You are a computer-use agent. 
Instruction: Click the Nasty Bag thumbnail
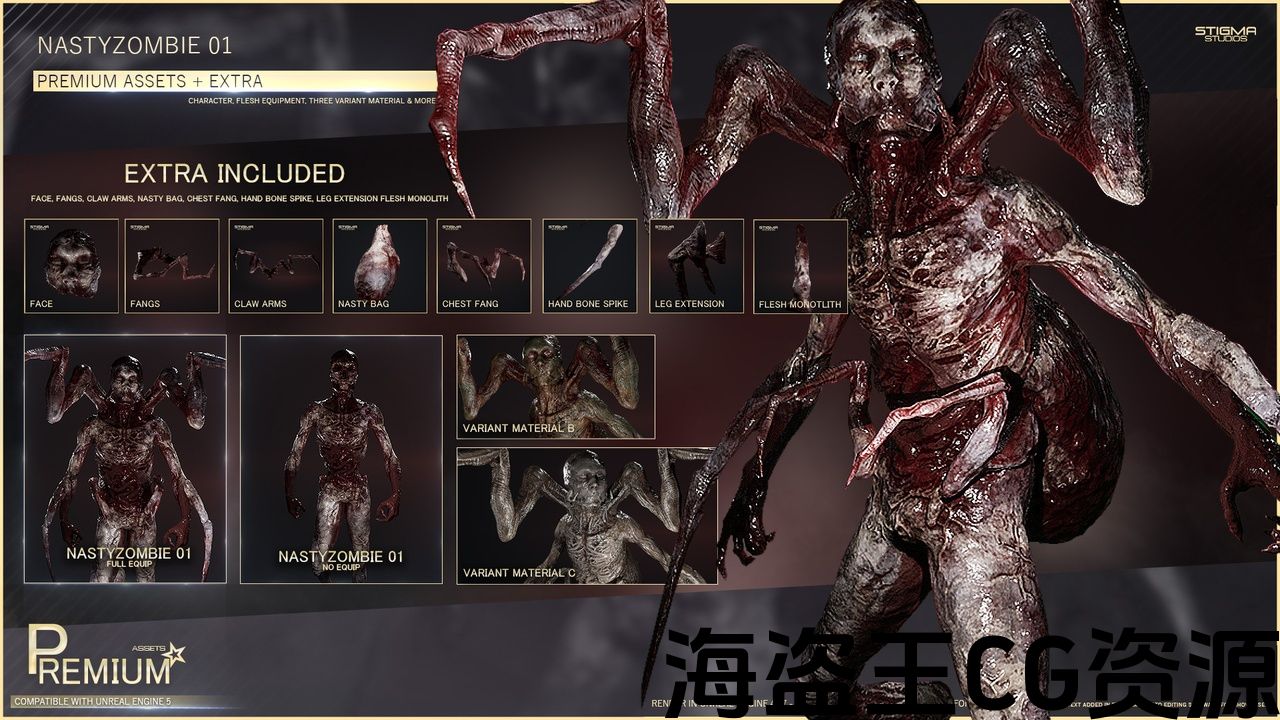coord(380,266)
